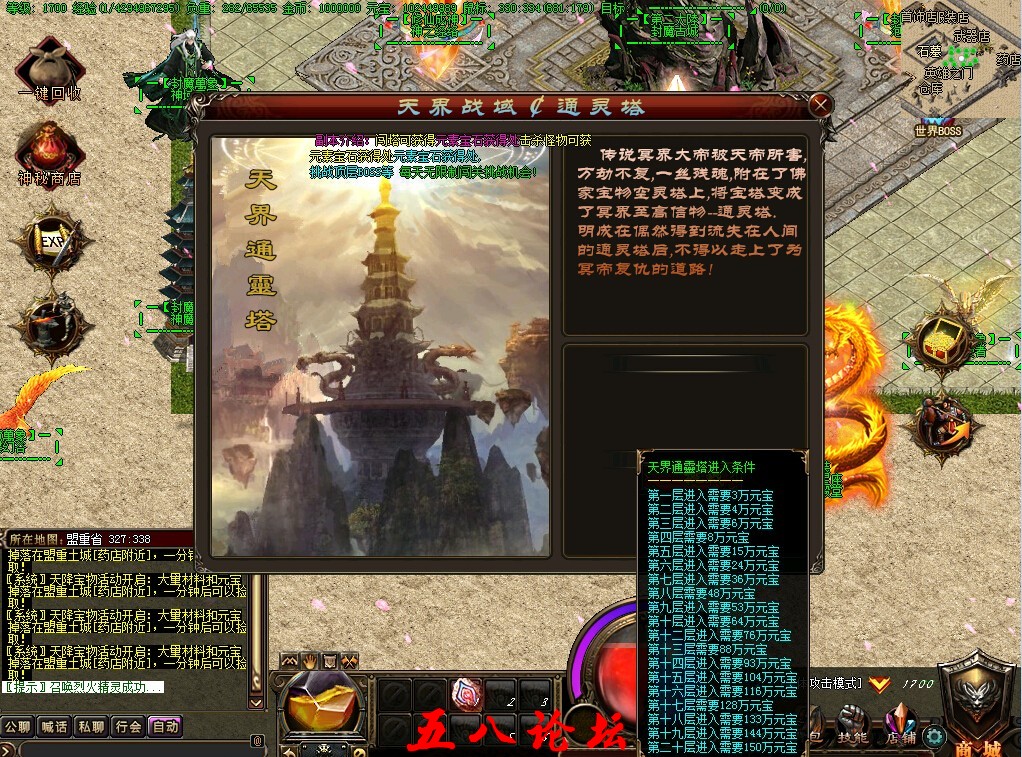The height and width of the screenshot is (757, 1022).
Task: Click the crossed axes icon above hotbar
Action: (x=348, y=661)
